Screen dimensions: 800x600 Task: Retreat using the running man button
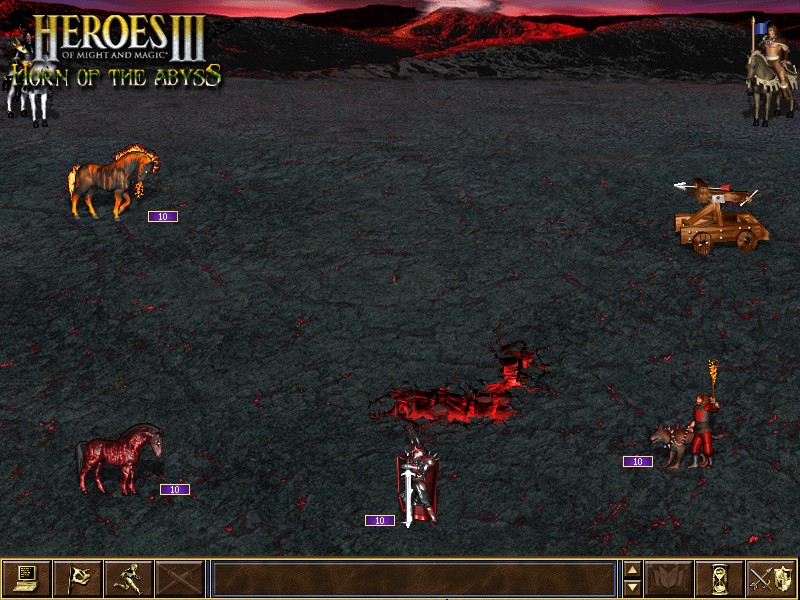tap(128, 578)
